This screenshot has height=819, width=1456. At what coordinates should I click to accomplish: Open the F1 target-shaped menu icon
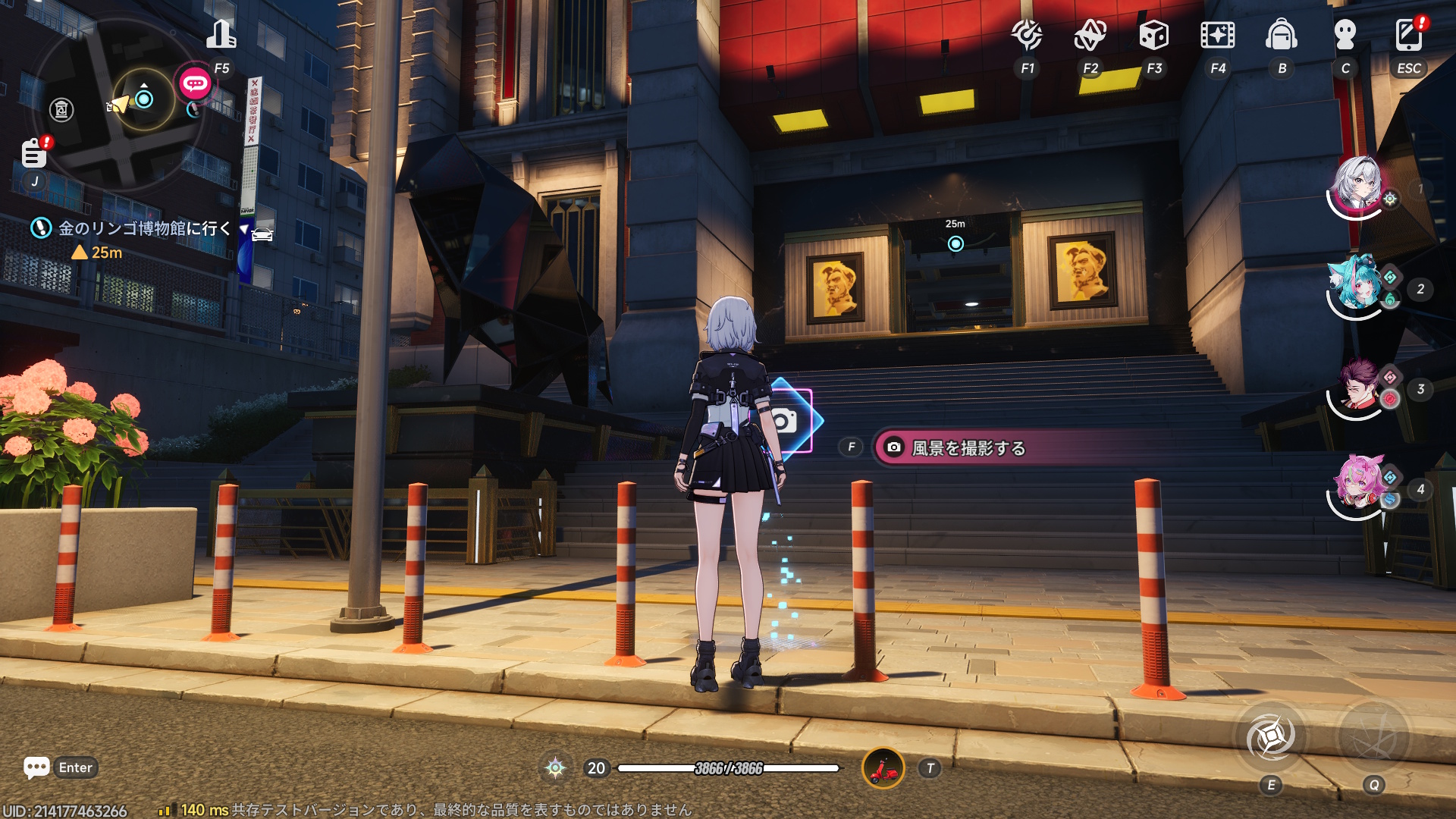1027,35
